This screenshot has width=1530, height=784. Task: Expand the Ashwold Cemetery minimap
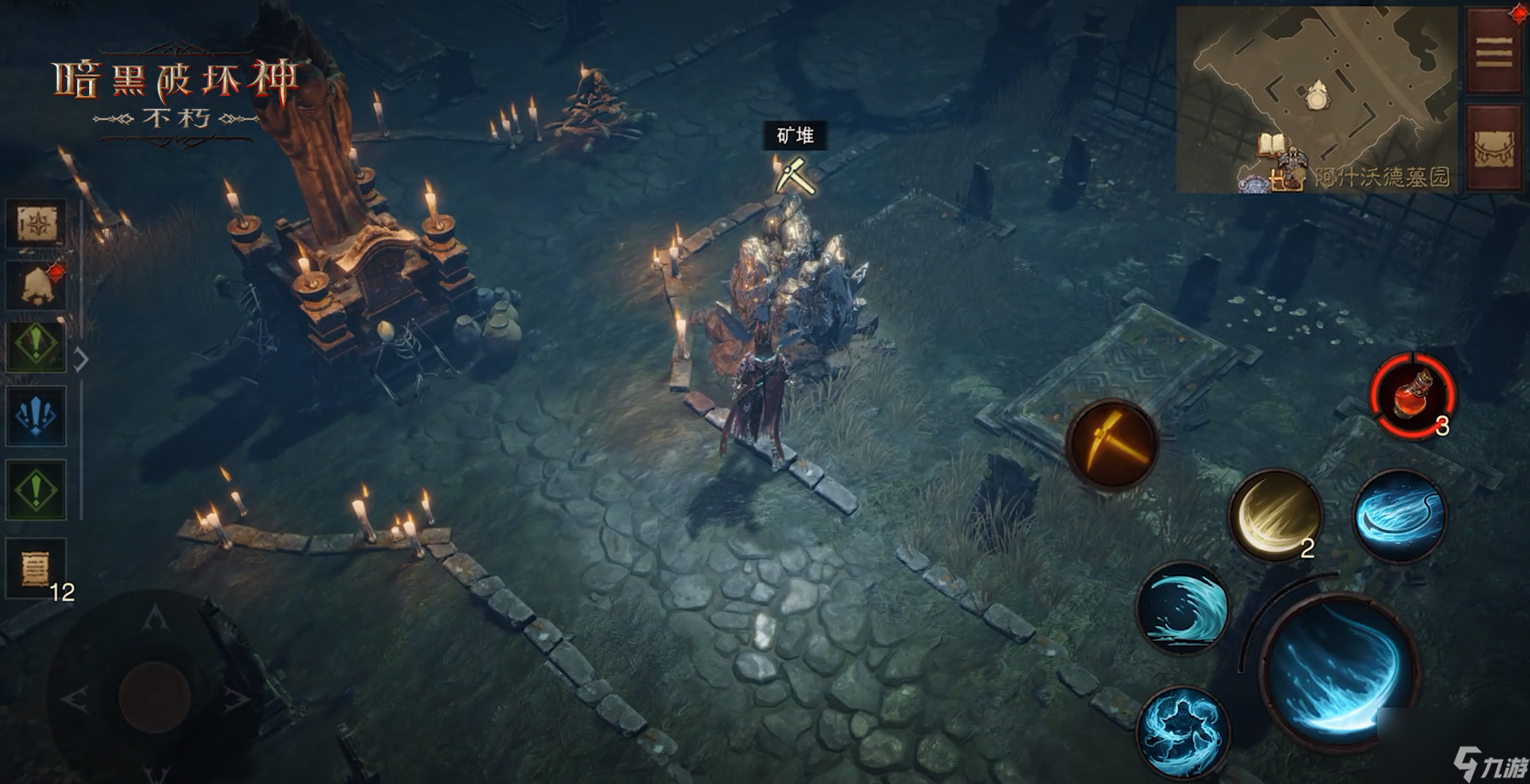[1316, 100]
